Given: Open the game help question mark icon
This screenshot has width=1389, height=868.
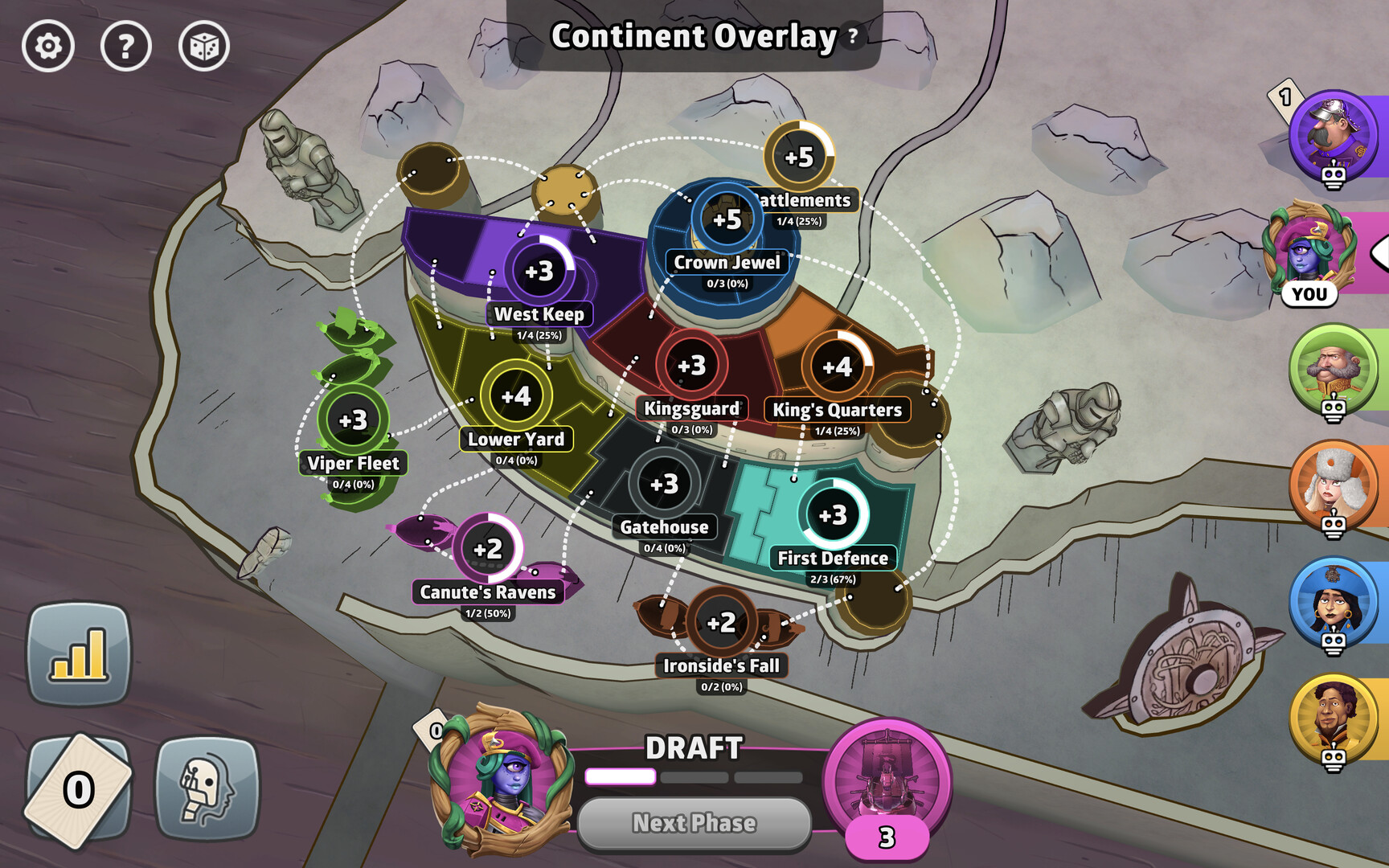Looking at the screenshot, I should click(x=126, y=47).
